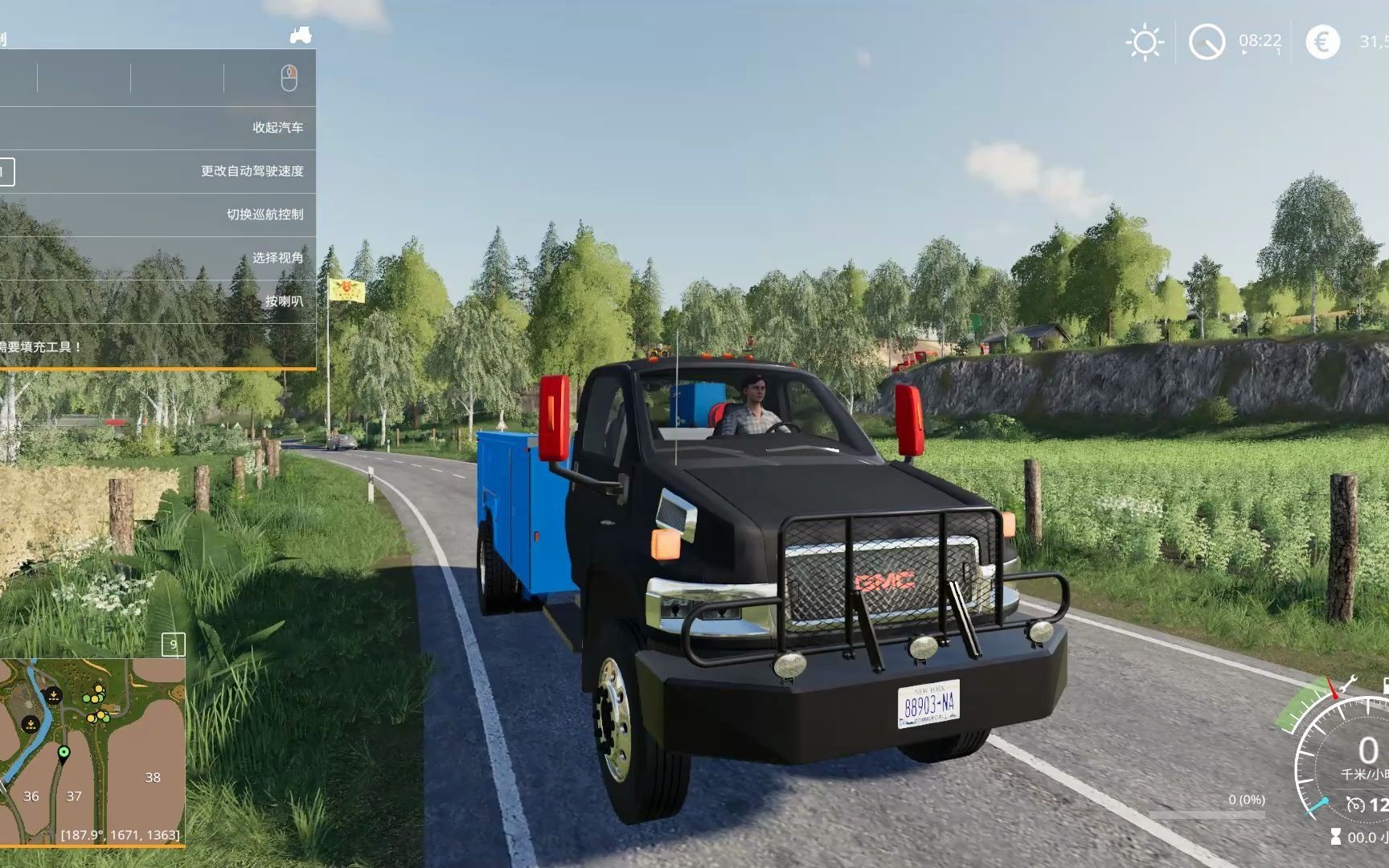
Task: Click the euro money icon
Action: pyautogui.click(x=1322, y=42)
